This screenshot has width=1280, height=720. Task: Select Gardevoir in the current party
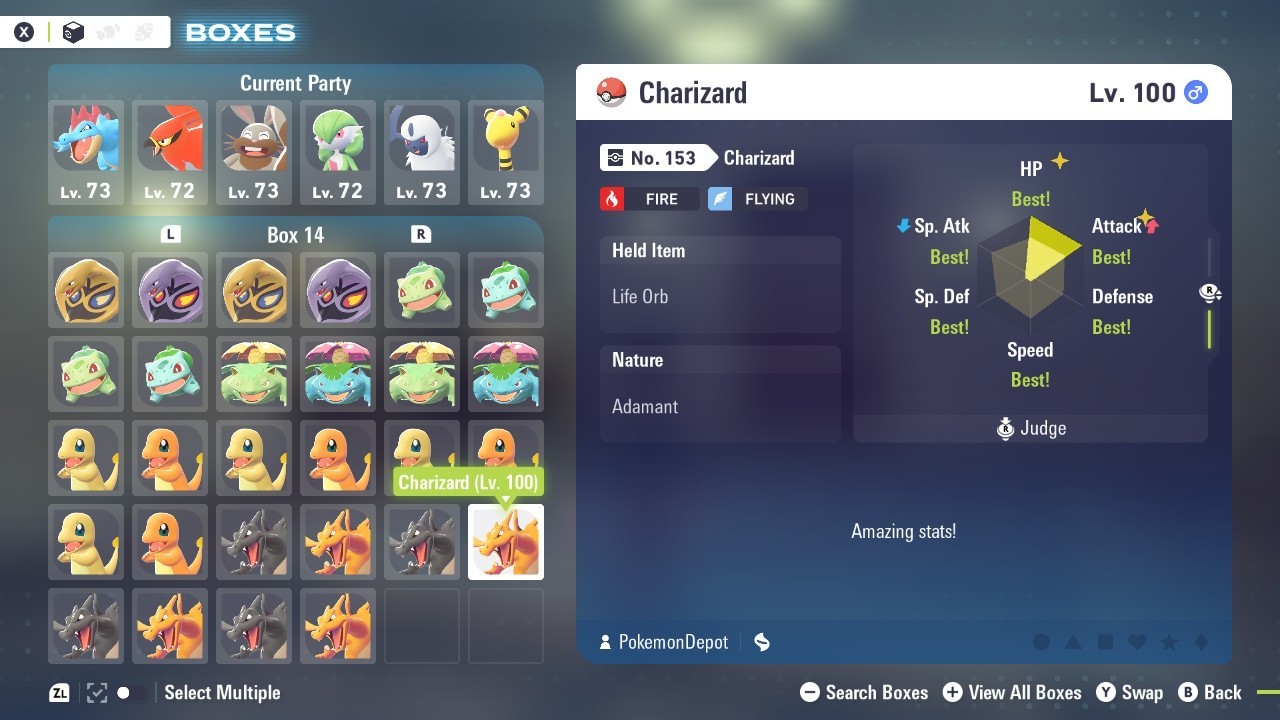pos(338,152)
